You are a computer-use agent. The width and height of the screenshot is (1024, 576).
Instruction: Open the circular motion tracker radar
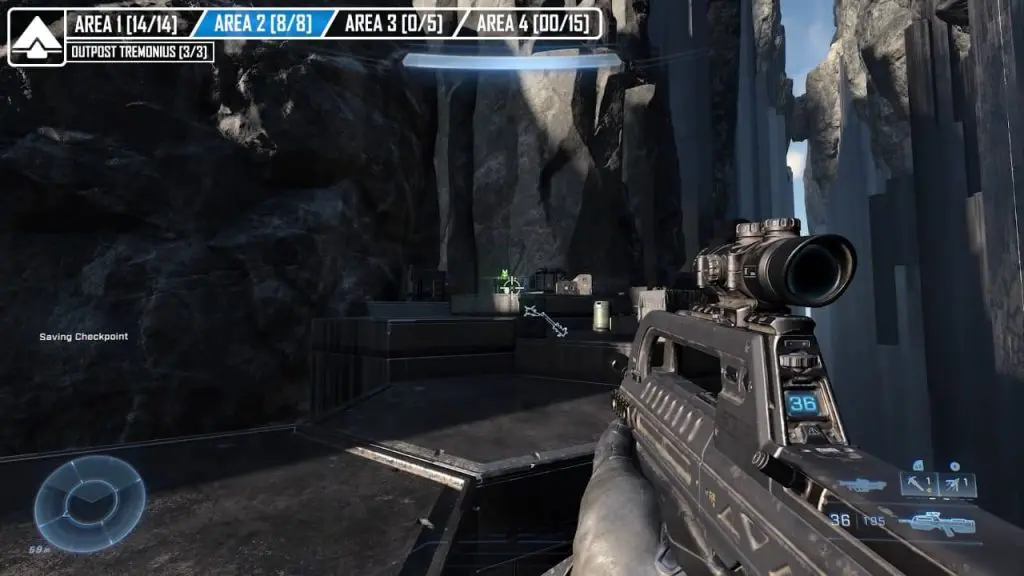pyautogui.click(x=90, y=503)
